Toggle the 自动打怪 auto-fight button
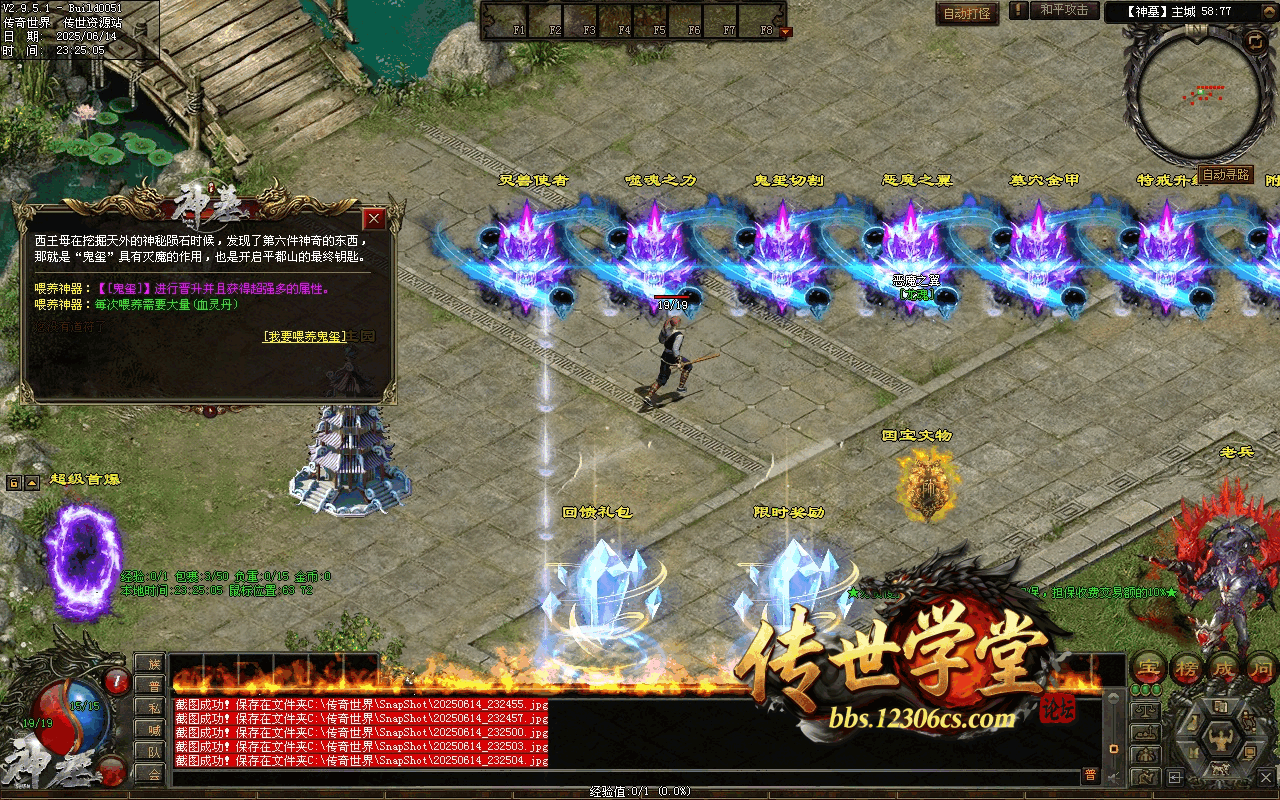Image resolution: width=1280 pixels, height=800 pixels. pos(967,14)
